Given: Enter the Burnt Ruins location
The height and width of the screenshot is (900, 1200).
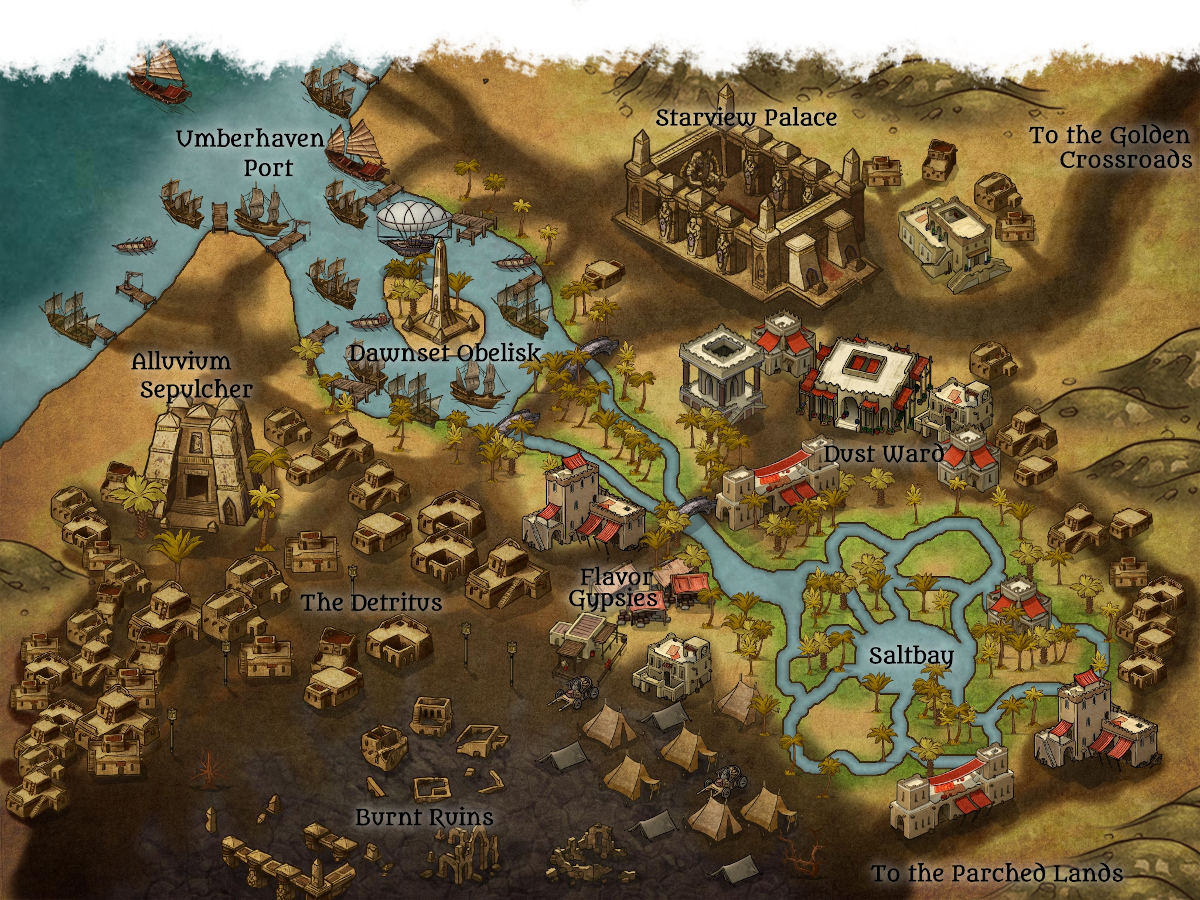Looking at the screenshot, I should coord(424,818).
